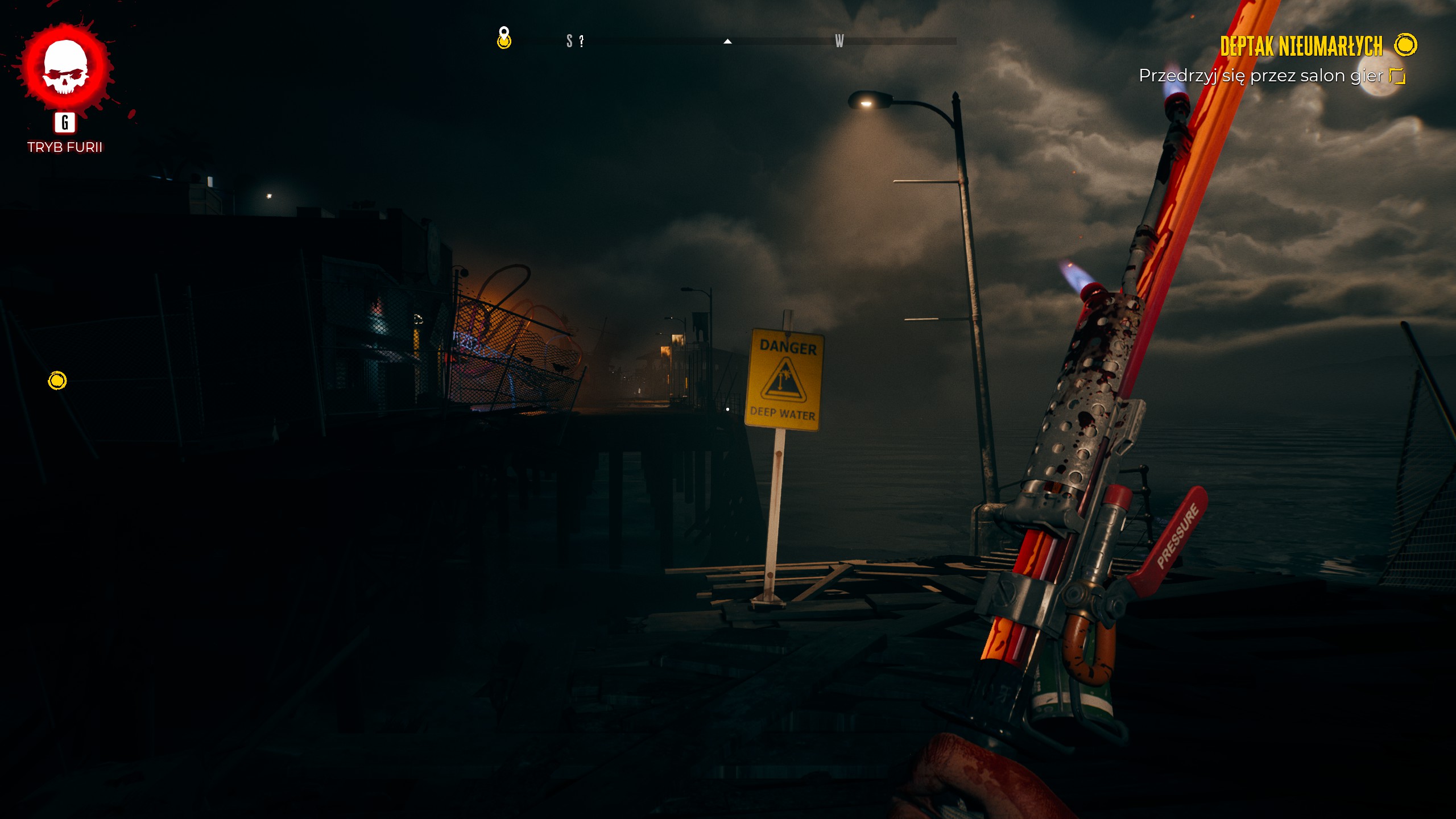Click the yellow ring icon beside quest title
1456x819 pixels.
click(x=1406, y=45)
